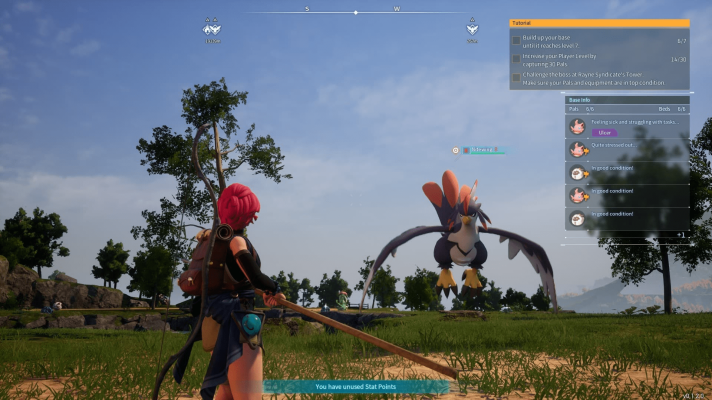
Task: Click the 'You have unused Stat Points' notification
Action: [x=355, y=386]
